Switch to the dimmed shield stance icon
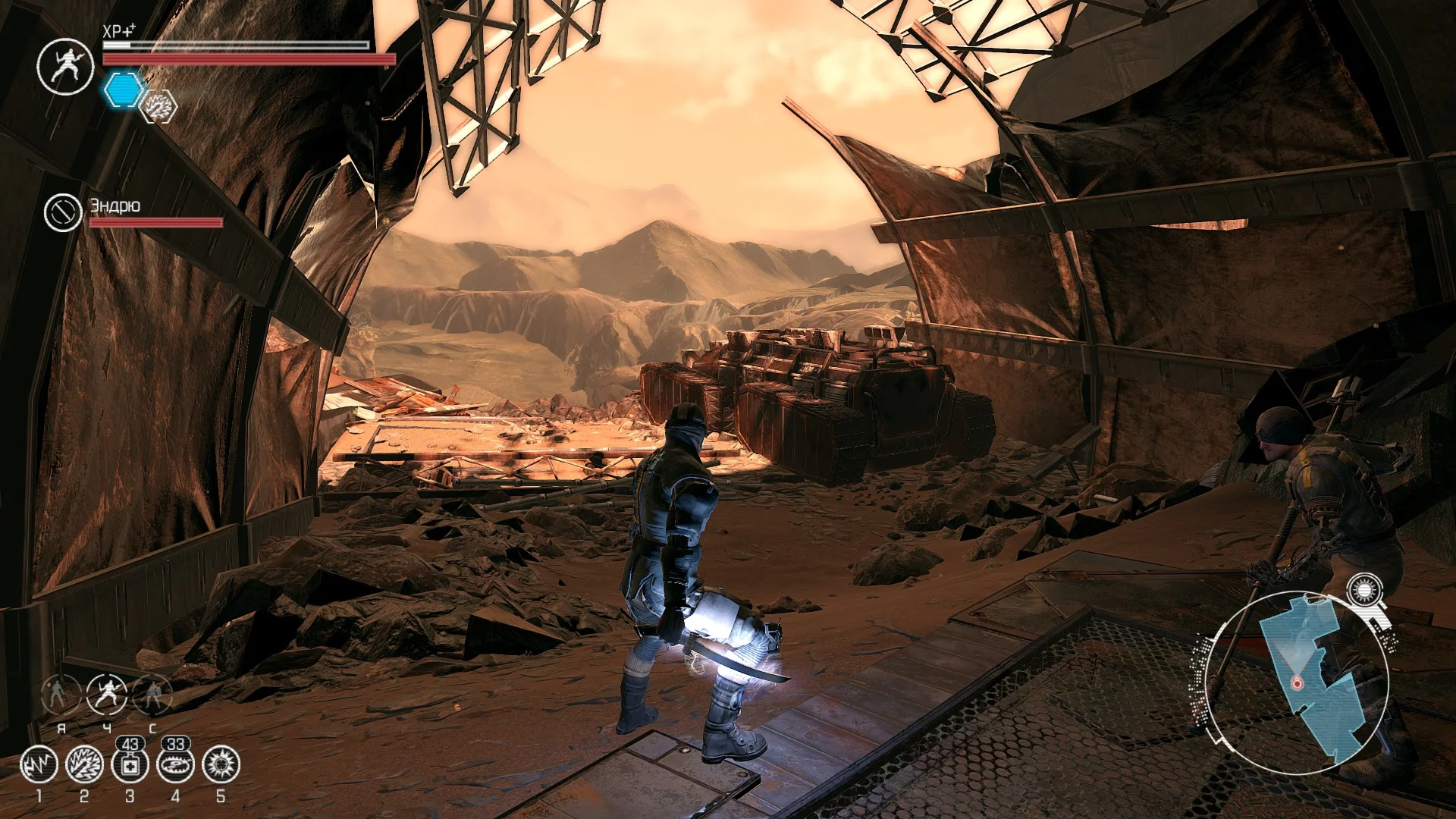The image size is (1456, 819). tap(152, 694)
